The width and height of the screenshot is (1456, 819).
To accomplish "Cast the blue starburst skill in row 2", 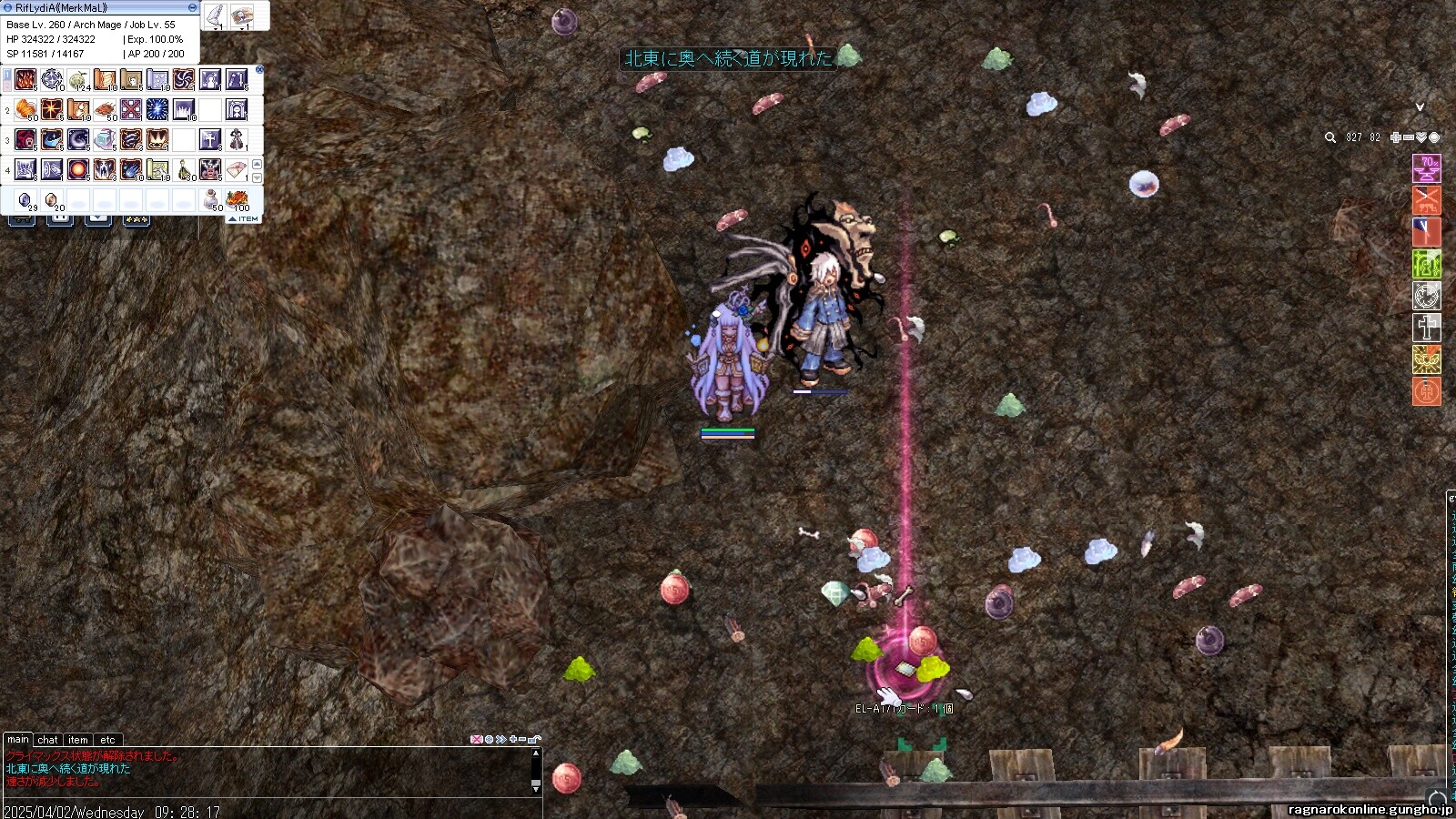I will [x=157, y=110].
